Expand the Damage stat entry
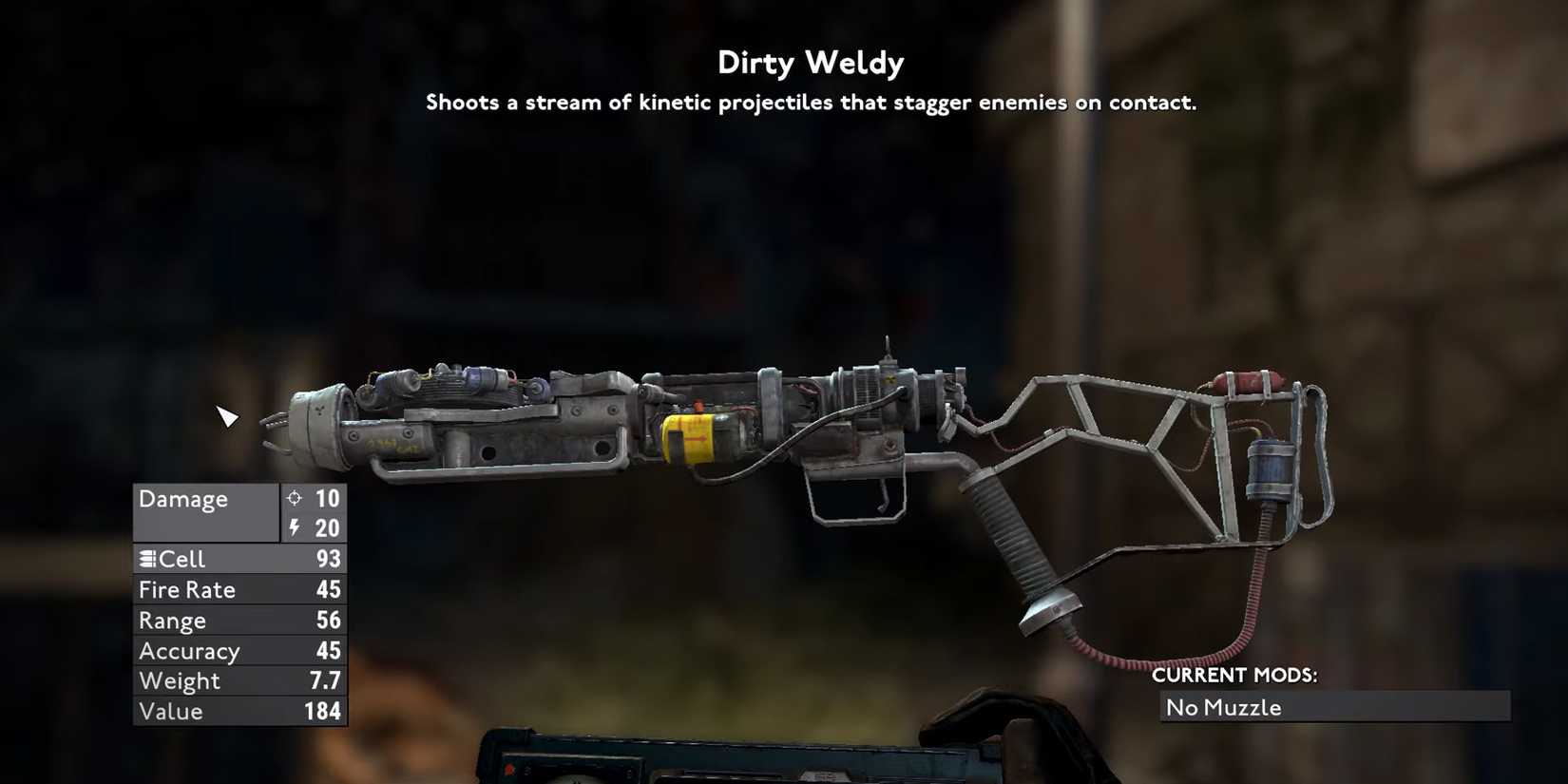 point(182,498)
